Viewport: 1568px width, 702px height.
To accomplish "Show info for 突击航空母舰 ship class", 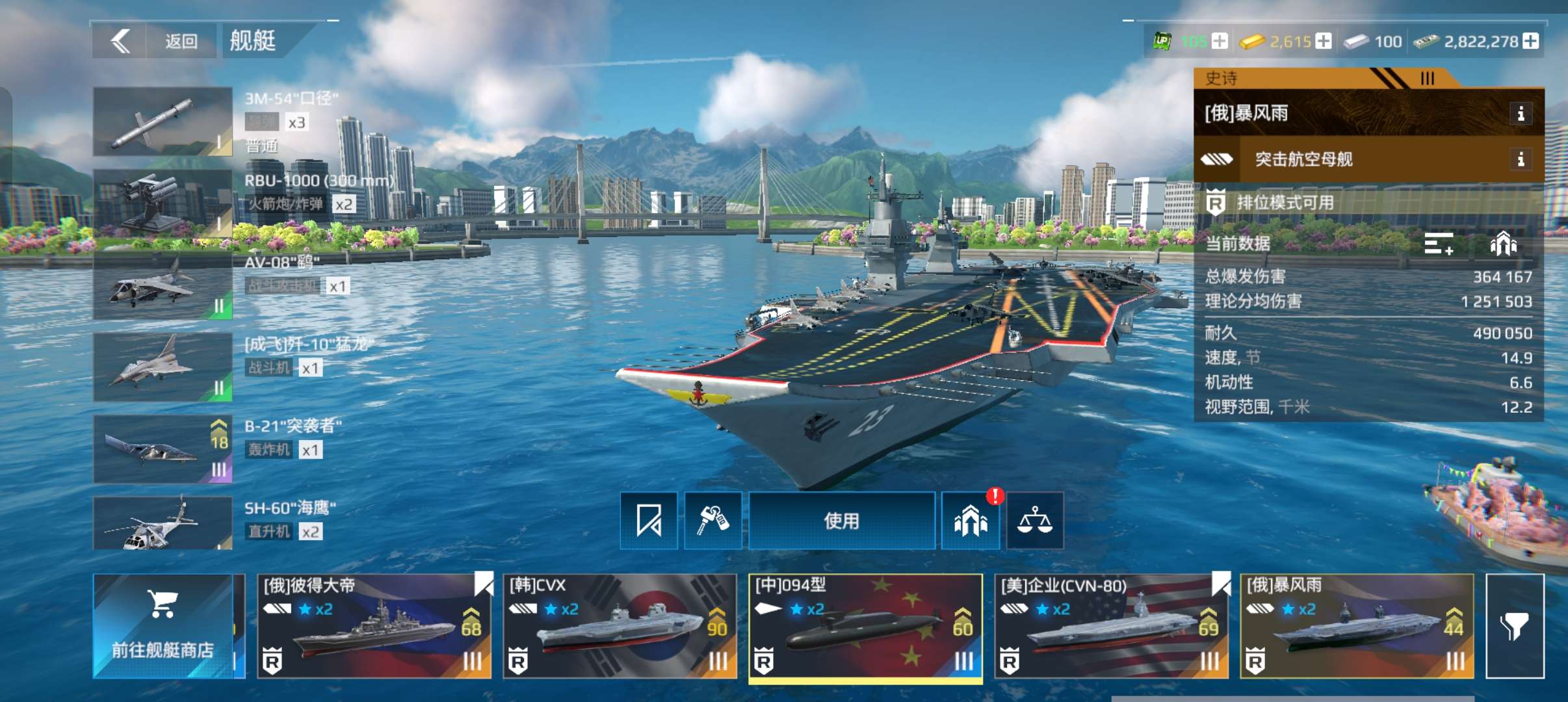I will [1521, 159].
